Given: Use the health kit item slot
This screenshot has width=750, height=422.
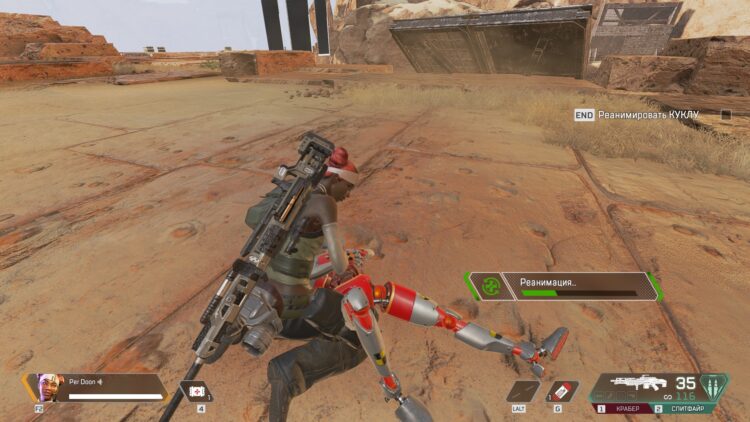Looking at the screenshot, I should click(194, 391).
